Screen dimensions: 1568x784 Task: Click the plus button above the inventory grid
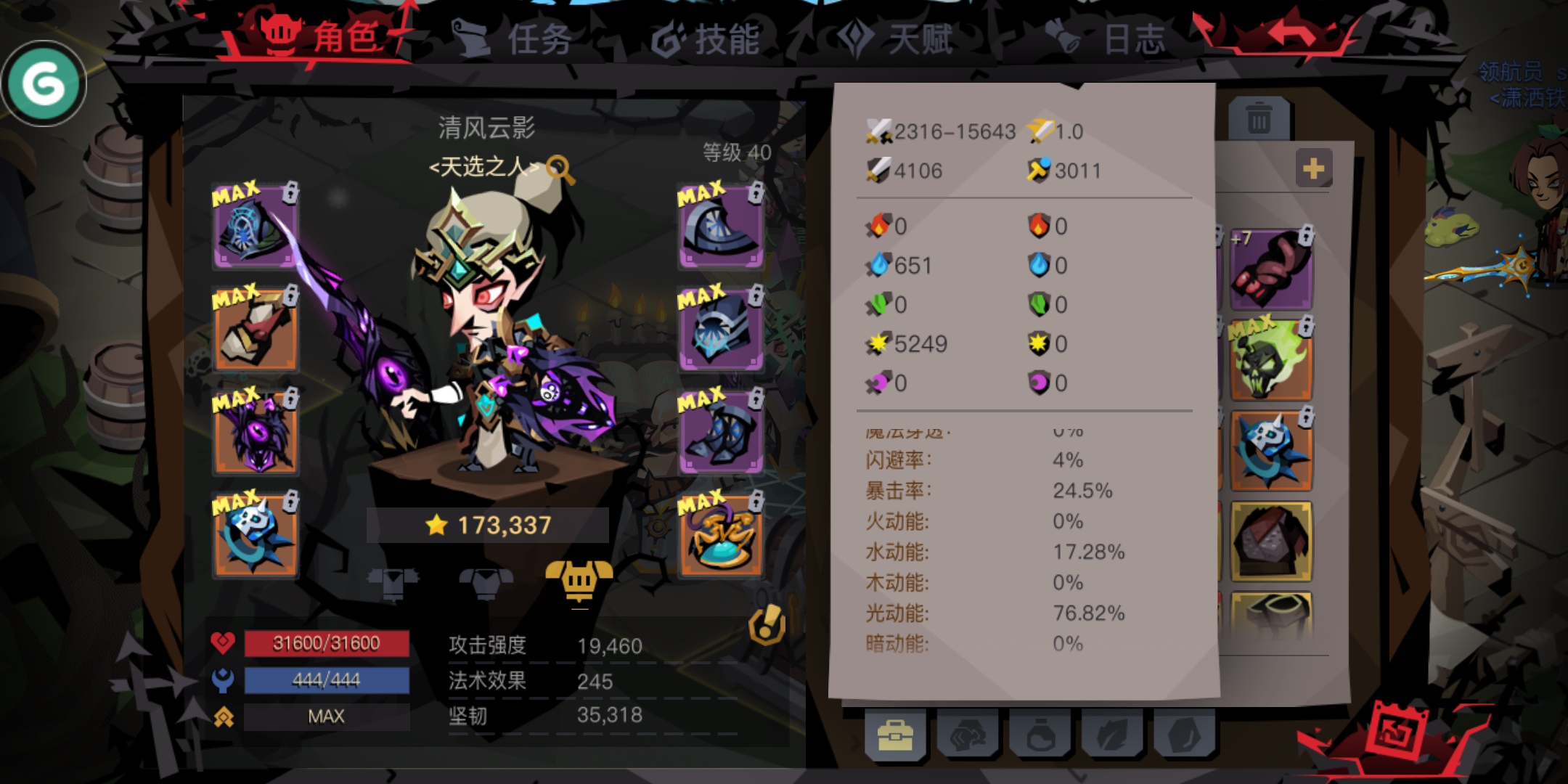point(1314,167)
